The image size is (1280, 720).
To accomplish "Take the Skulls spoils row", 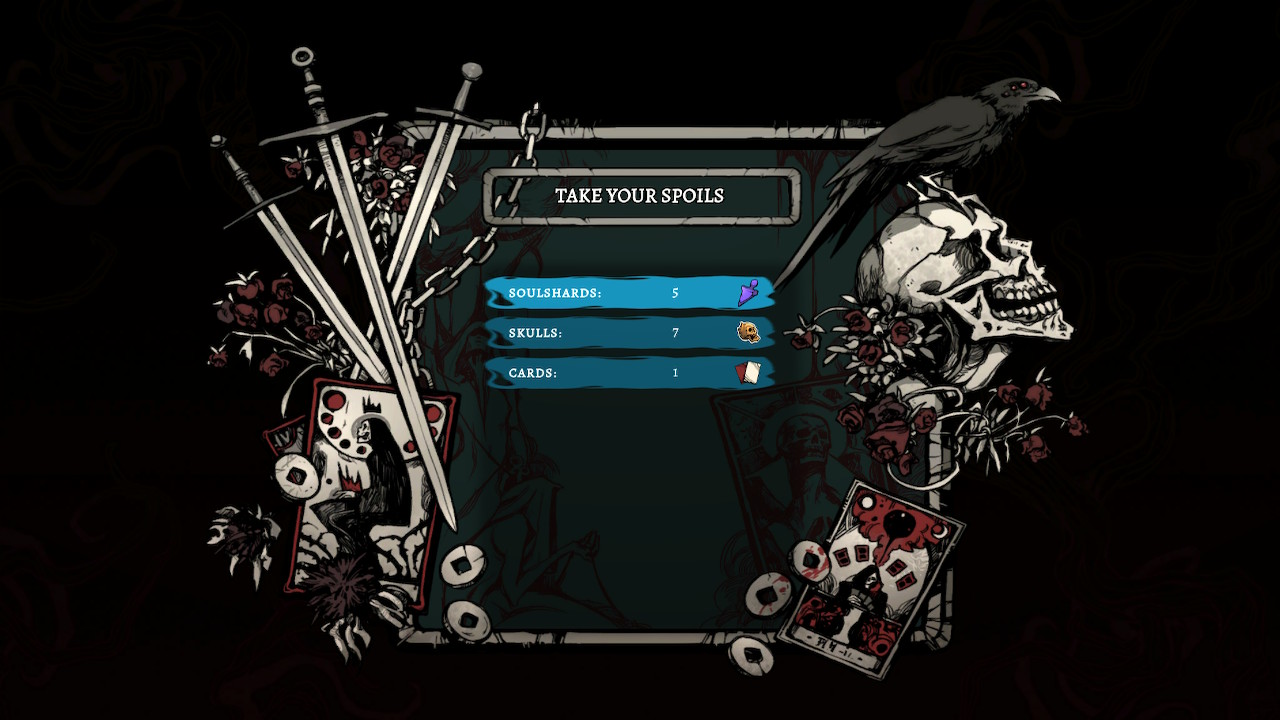I will [x=630, y=333].
